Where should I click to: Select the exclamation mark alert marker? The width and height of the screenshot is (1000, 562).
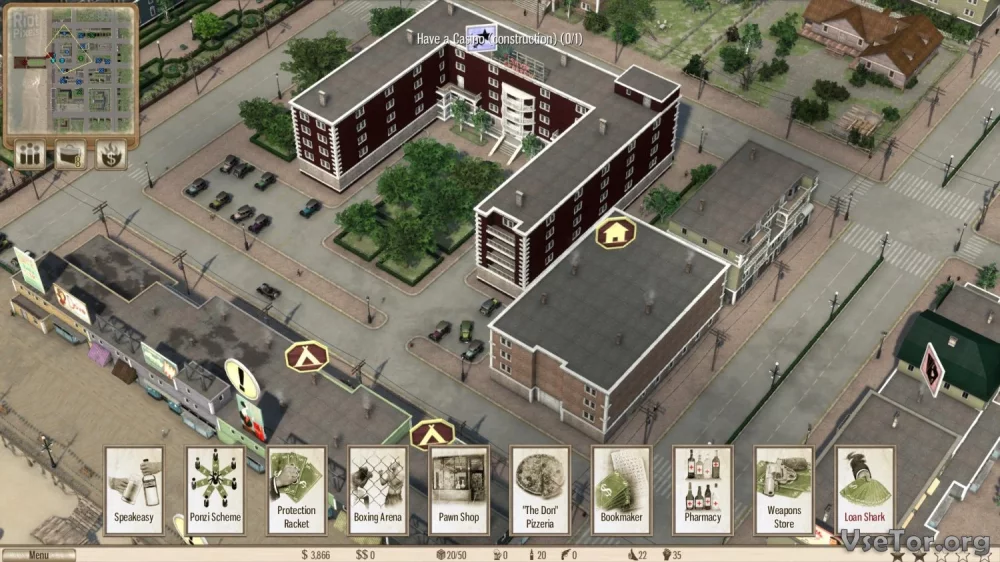click(x=241, y=380)
